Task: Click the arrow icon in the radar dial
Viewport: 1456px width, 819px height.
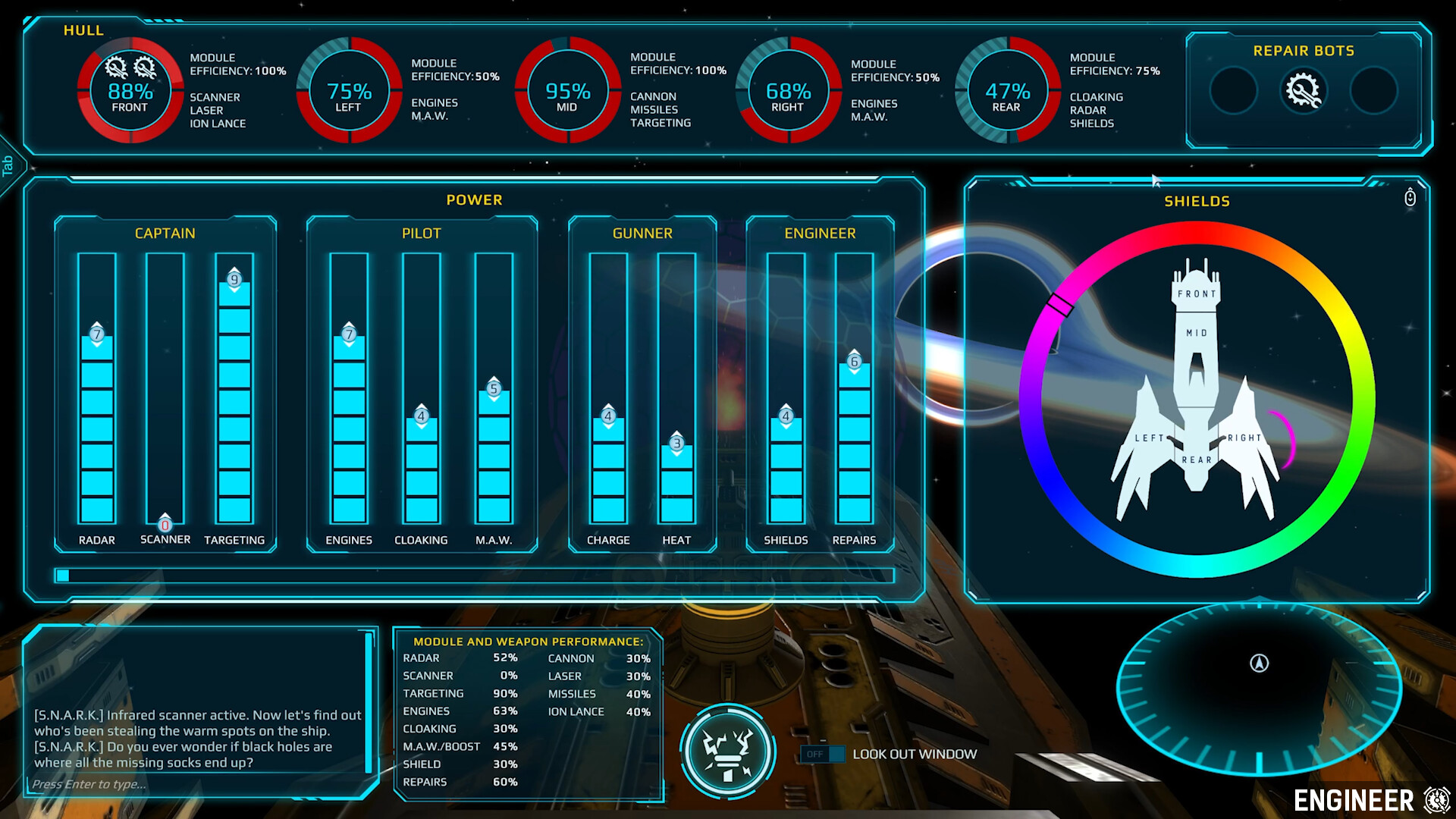Action: 1258,664
